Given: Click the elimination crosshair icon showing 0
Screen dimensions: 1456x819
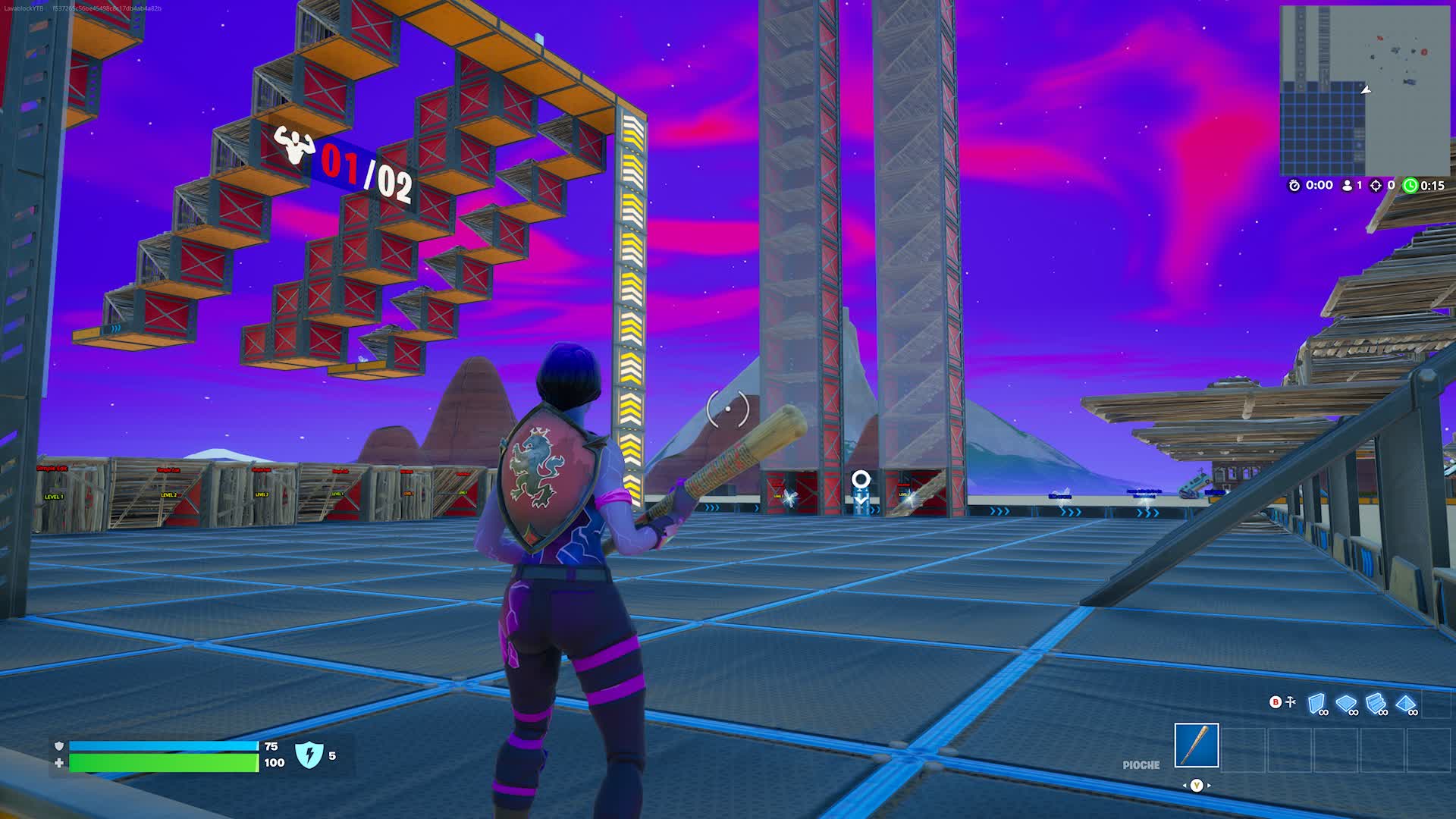Looking at the screenshot, I should point(1376,185).
